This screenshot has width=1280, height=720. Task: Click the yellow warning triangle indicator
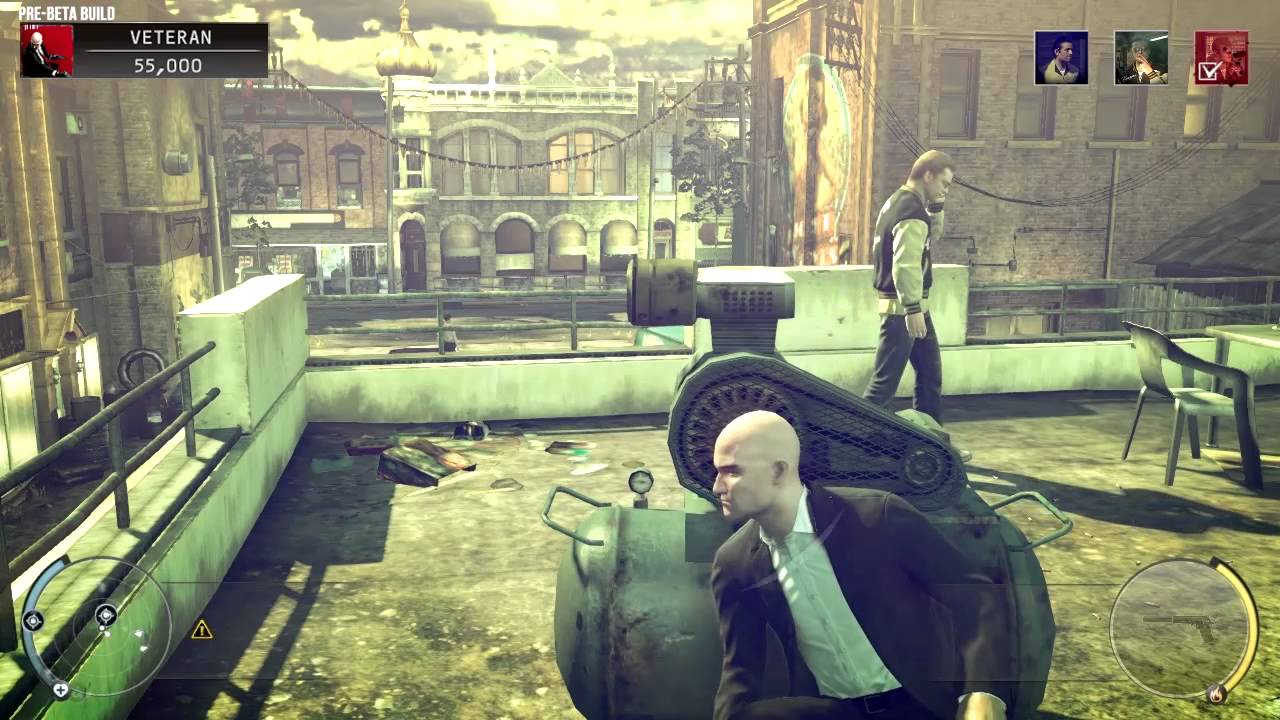pyautogui.click(x=201, y=631)
